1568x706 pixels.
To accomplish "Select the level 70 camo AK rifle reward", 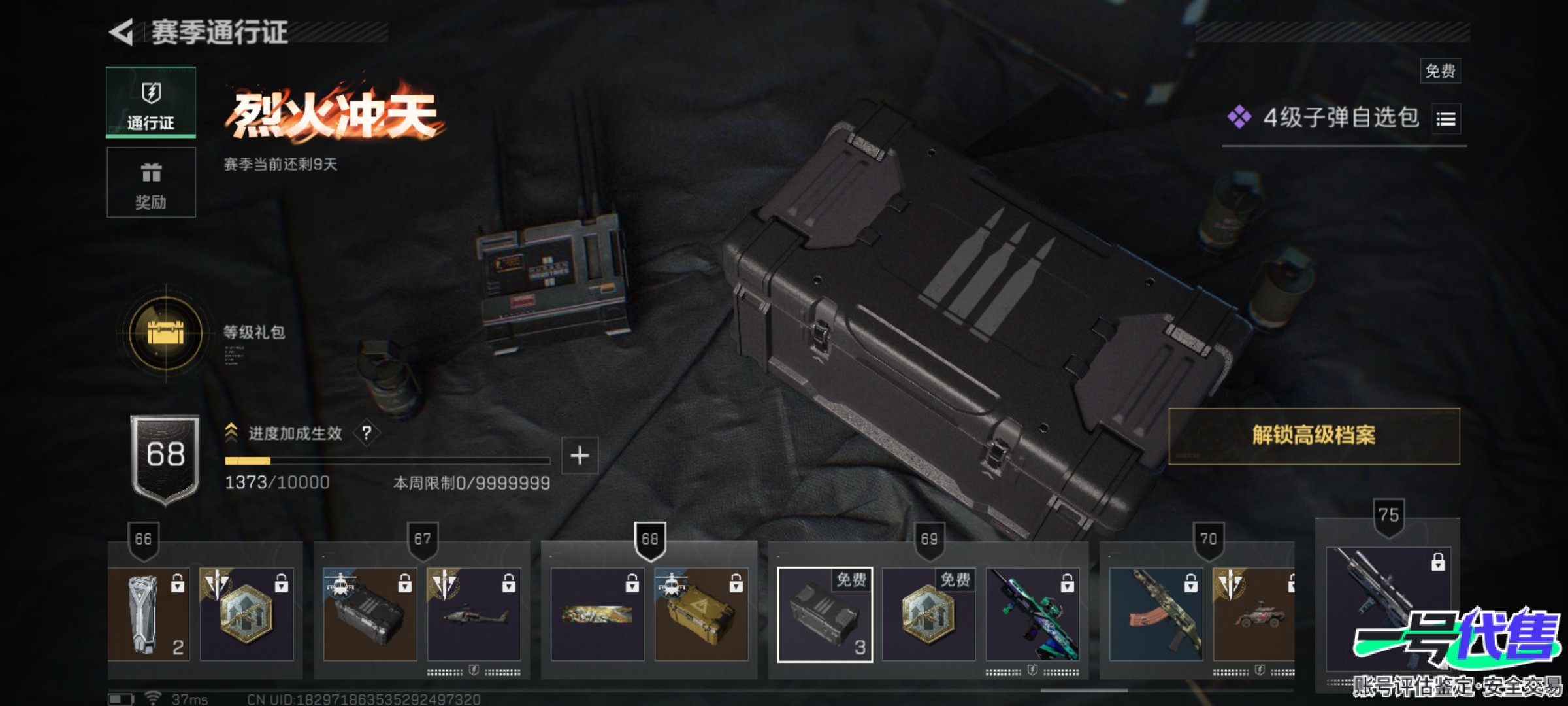I will (x=1156, y=614).
